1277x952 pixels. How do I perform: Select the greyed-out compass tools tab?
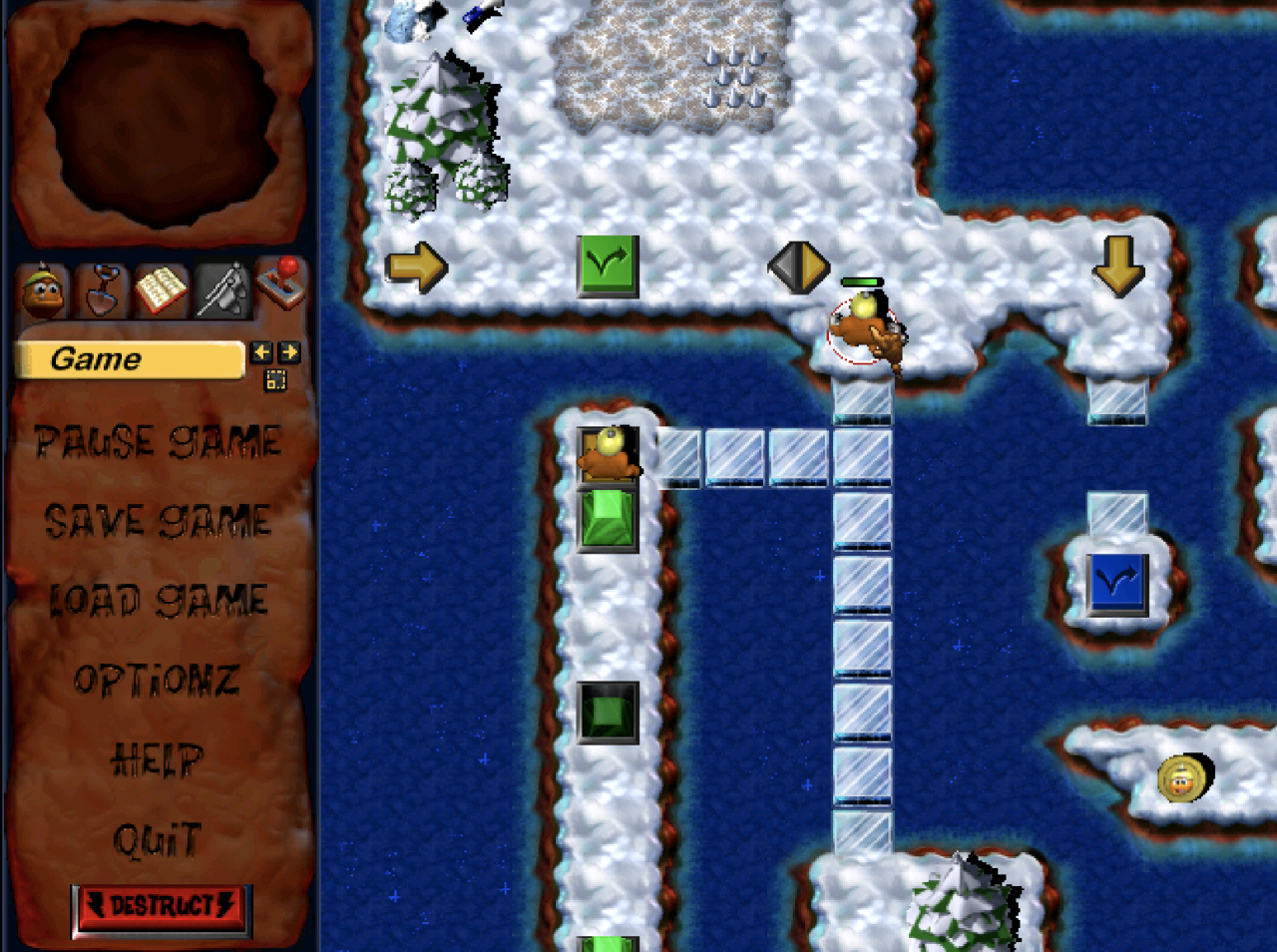220,290
